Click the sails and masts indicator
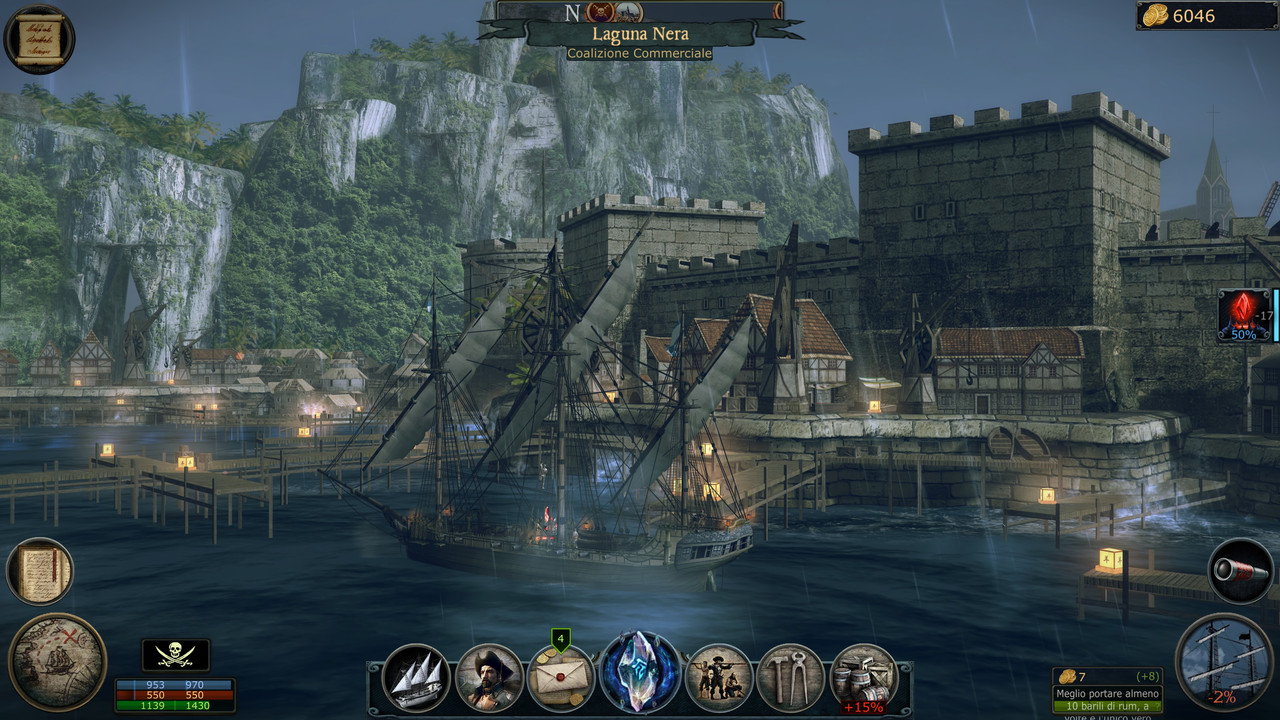Image resolution: width=1280 pixels, height=720 pixels. click(1224, 660)
